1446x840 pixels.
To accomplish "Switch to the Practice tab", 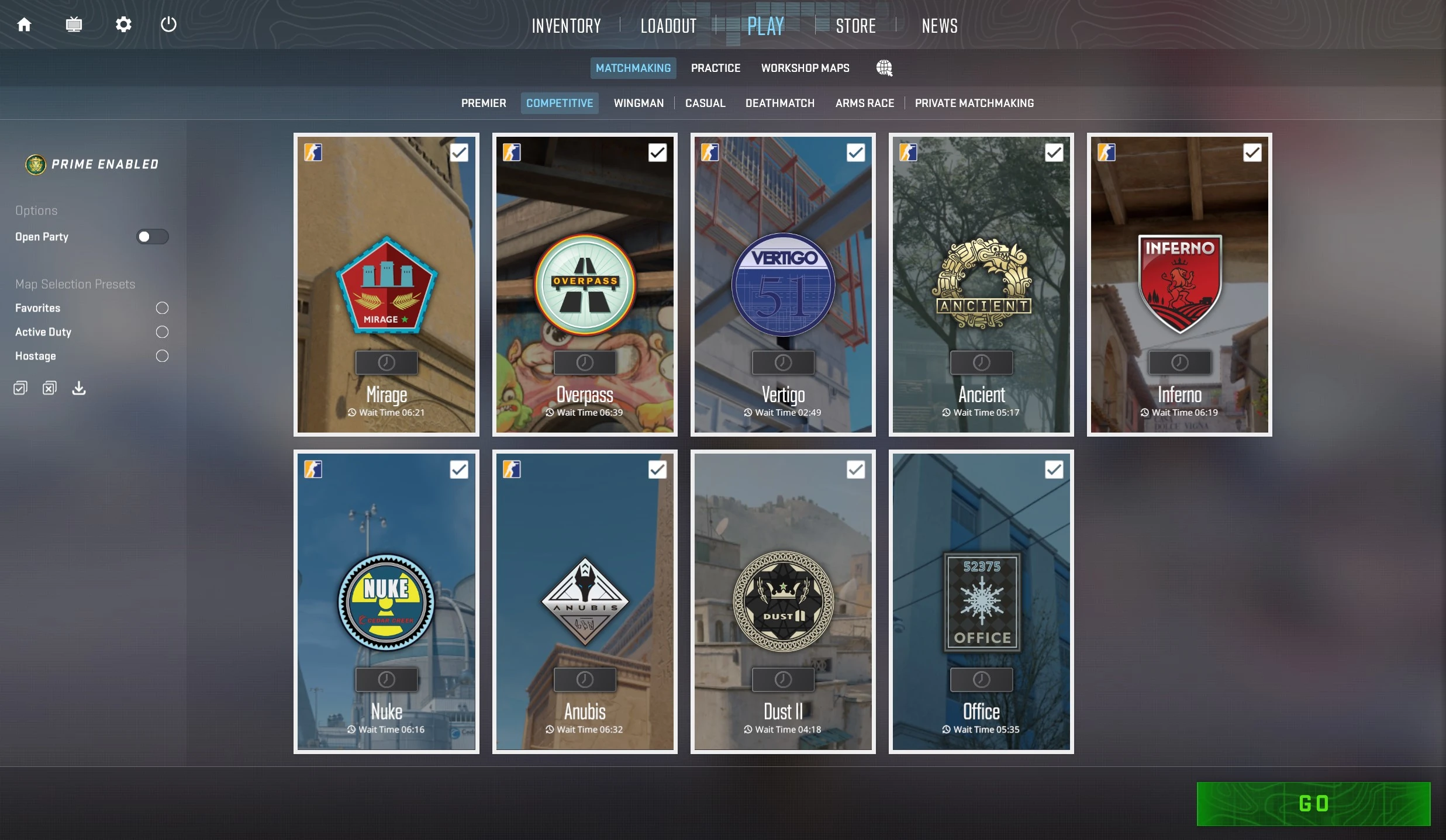I will (715, 68).
